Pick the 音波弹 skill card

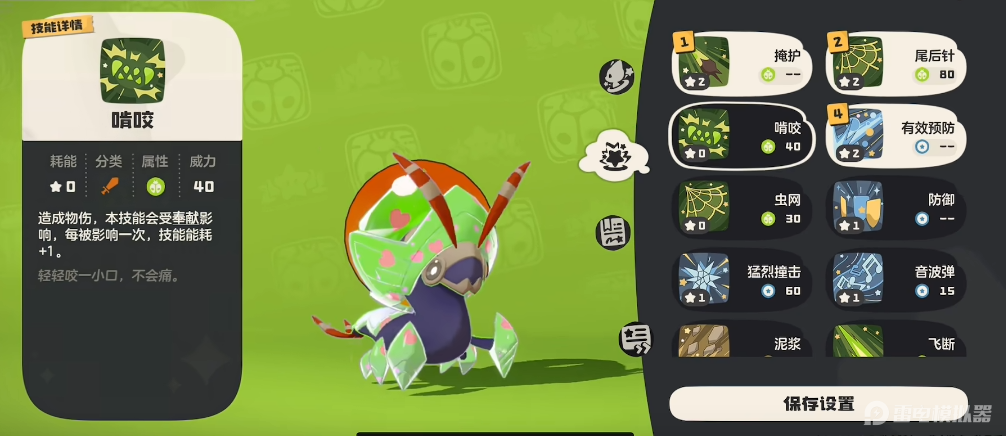[x=896, y=278]
